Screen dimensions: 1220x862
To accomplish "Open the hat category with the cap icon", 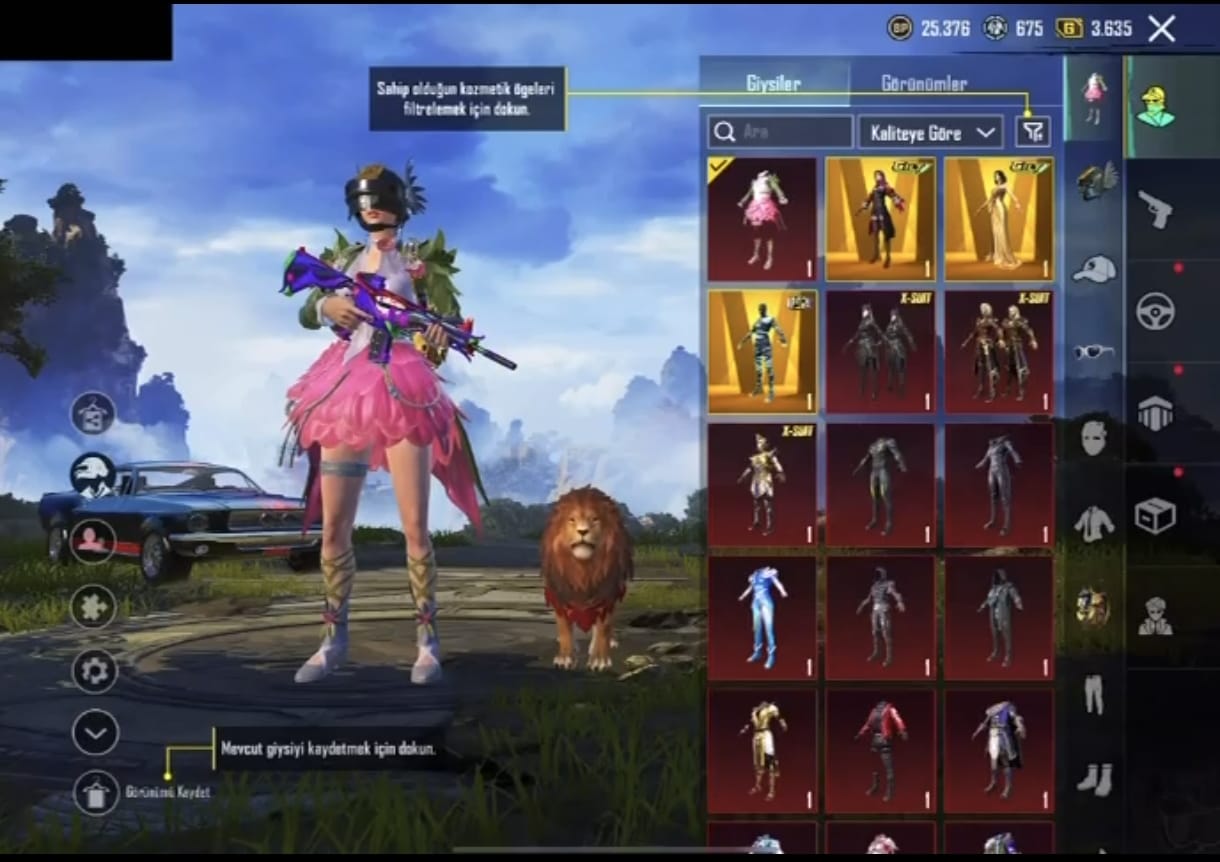I will 1094,268.
